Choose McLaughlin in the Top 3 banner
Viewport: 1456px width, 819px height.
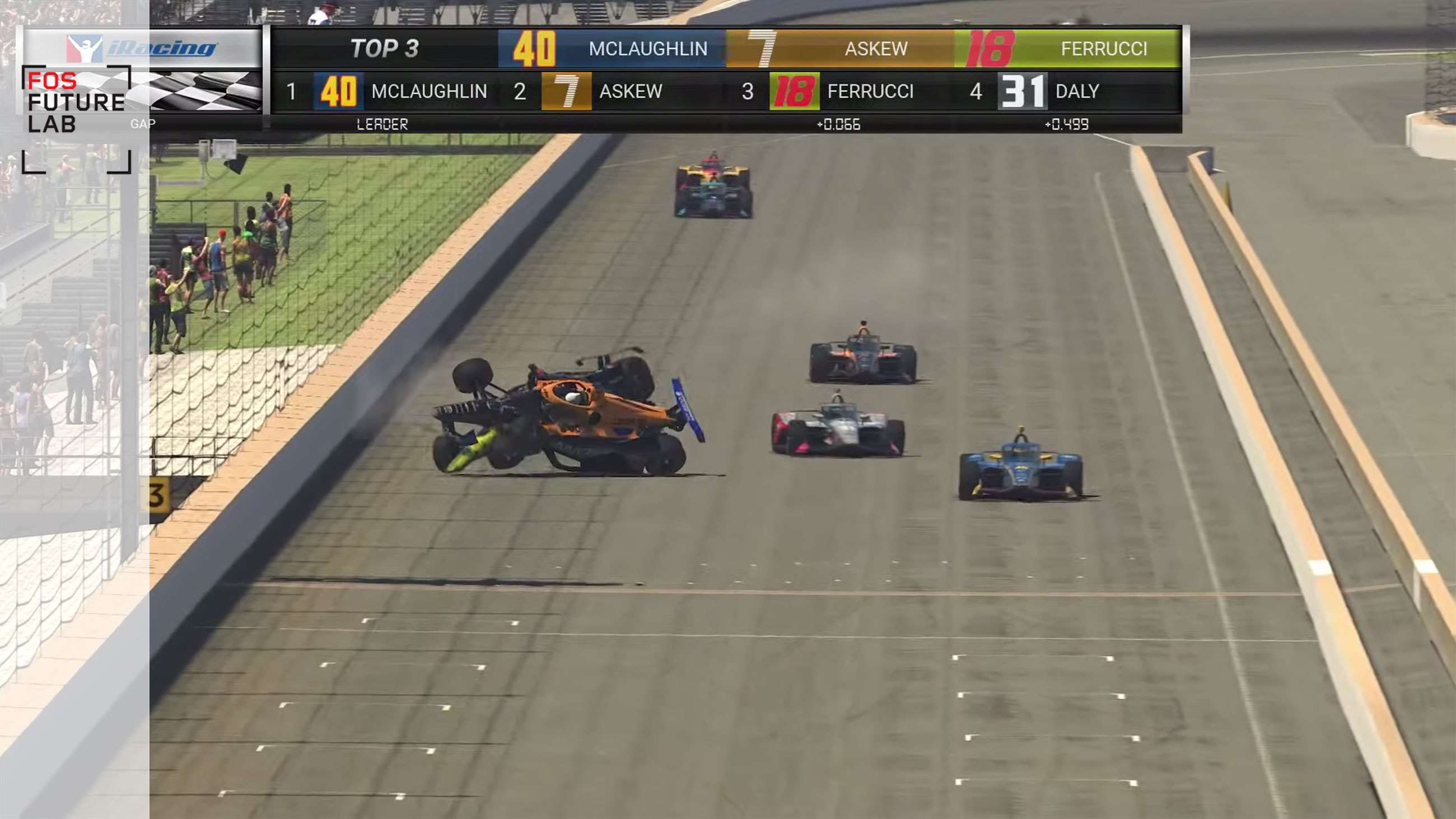point(612,49)
